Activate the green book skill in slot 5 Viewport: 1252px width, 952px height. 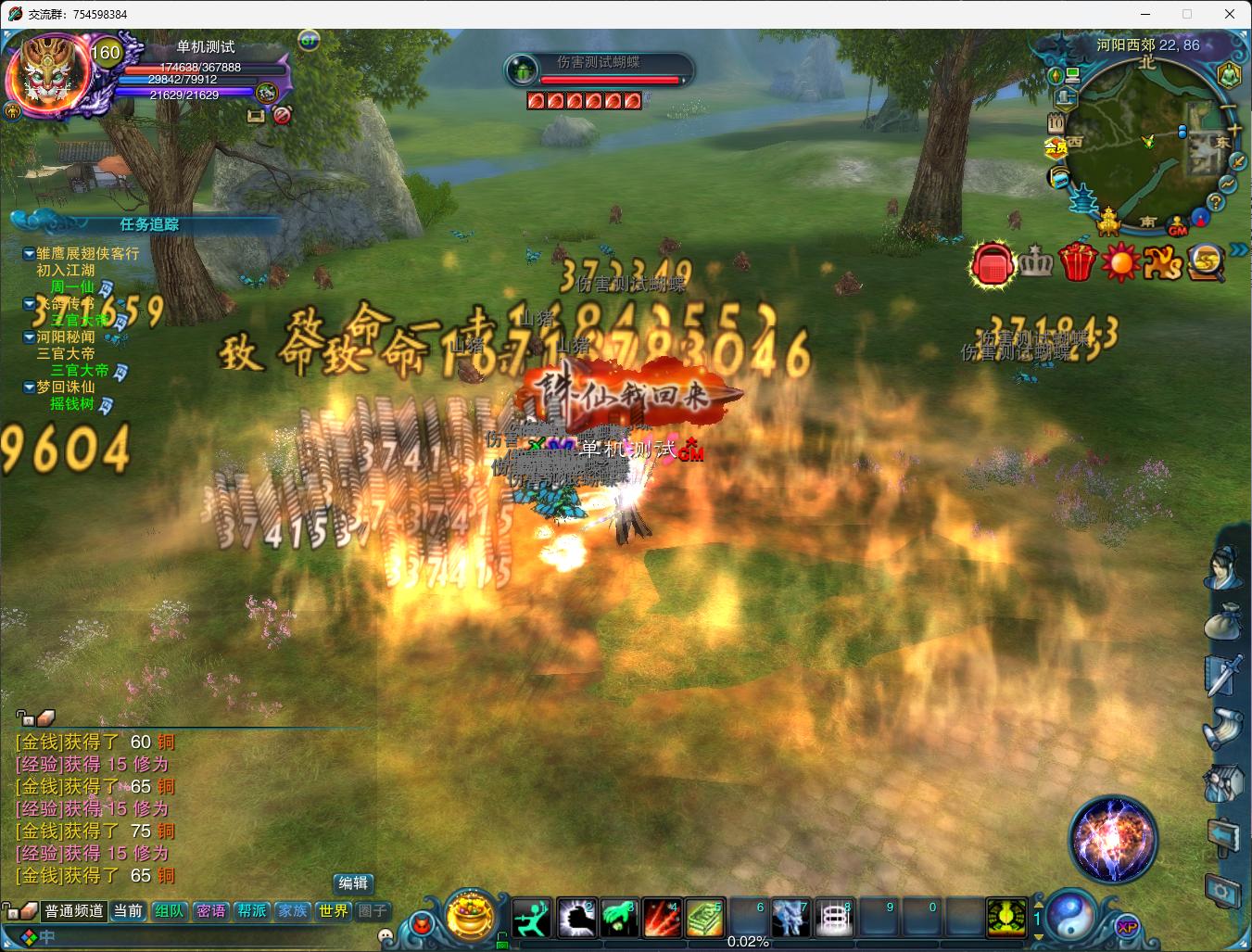704,919
